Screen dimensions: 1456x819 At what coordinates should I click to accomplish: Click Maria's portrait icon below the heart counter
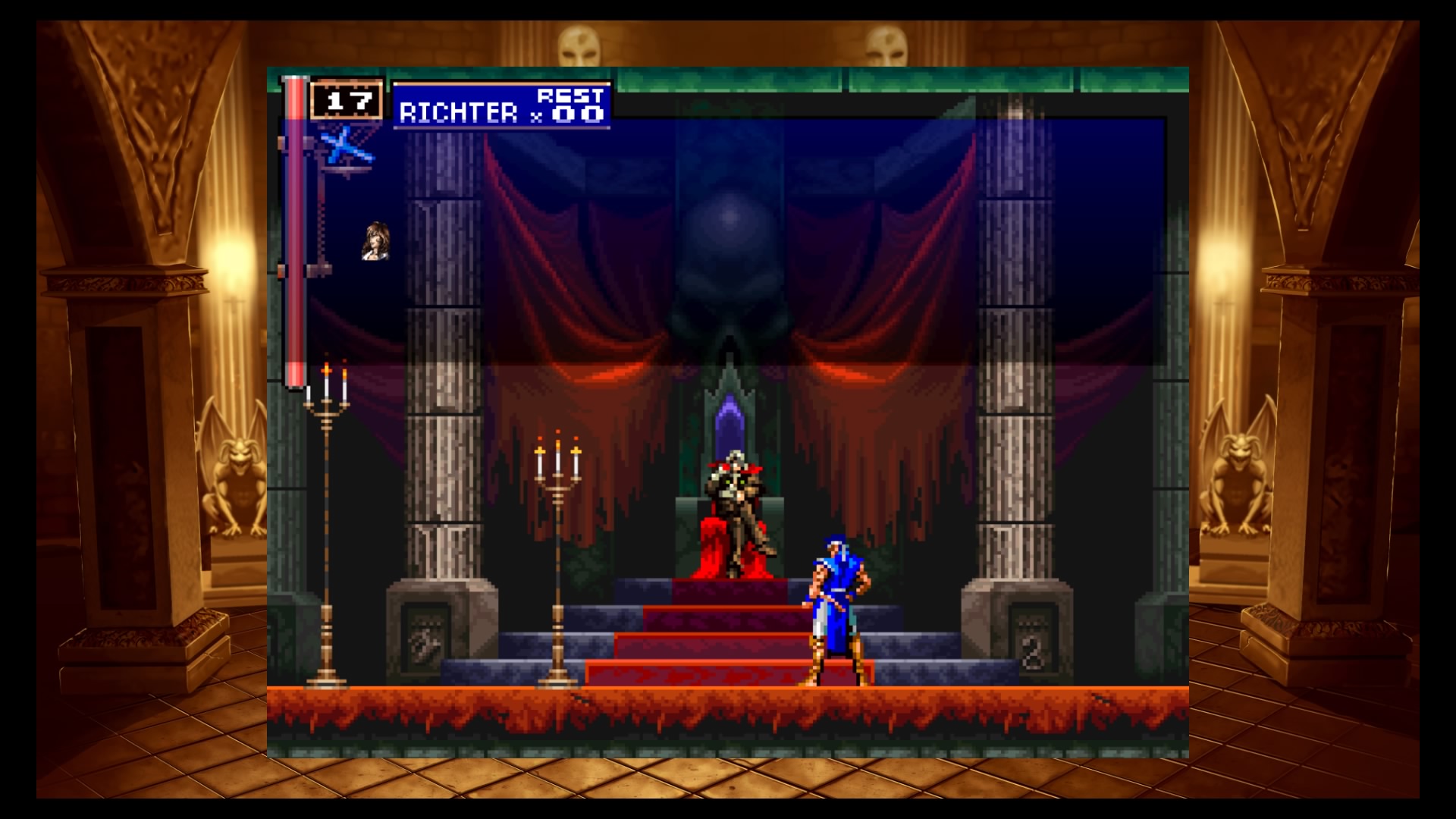(x=375, y=242)
